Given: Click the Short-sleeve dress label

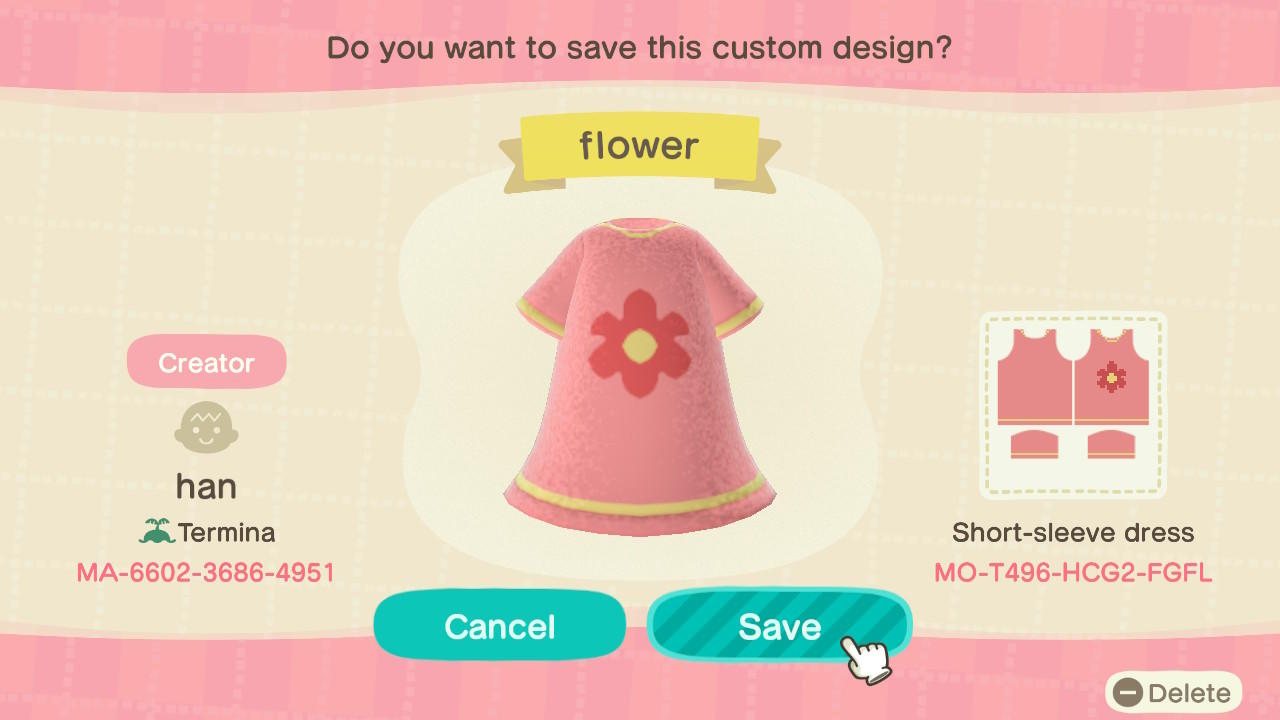Looking at the screenshot, I should pyautogui.click(x=1073, y=532).
